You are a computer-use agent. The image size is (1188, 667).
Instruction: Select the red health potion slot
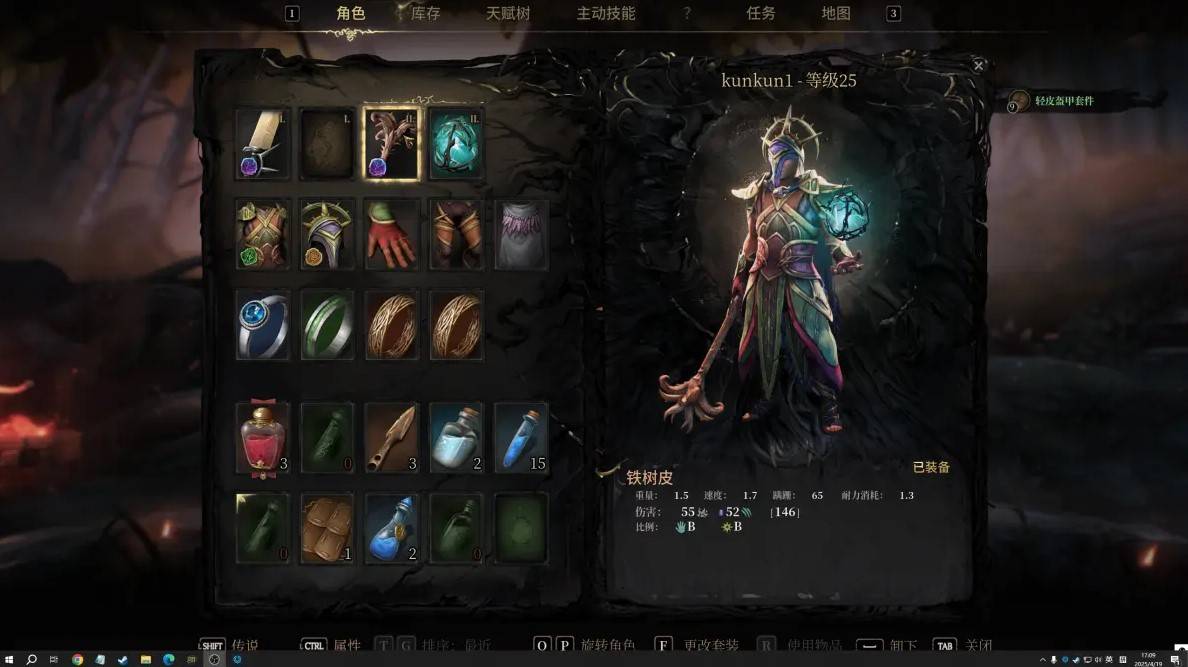pyautogui.click(x=263, y=437)
